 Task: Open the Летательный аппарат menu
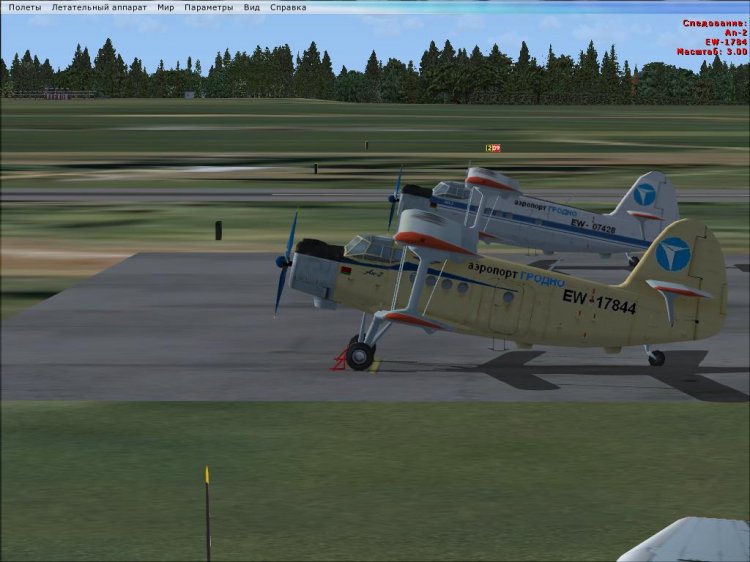point(99,7)
